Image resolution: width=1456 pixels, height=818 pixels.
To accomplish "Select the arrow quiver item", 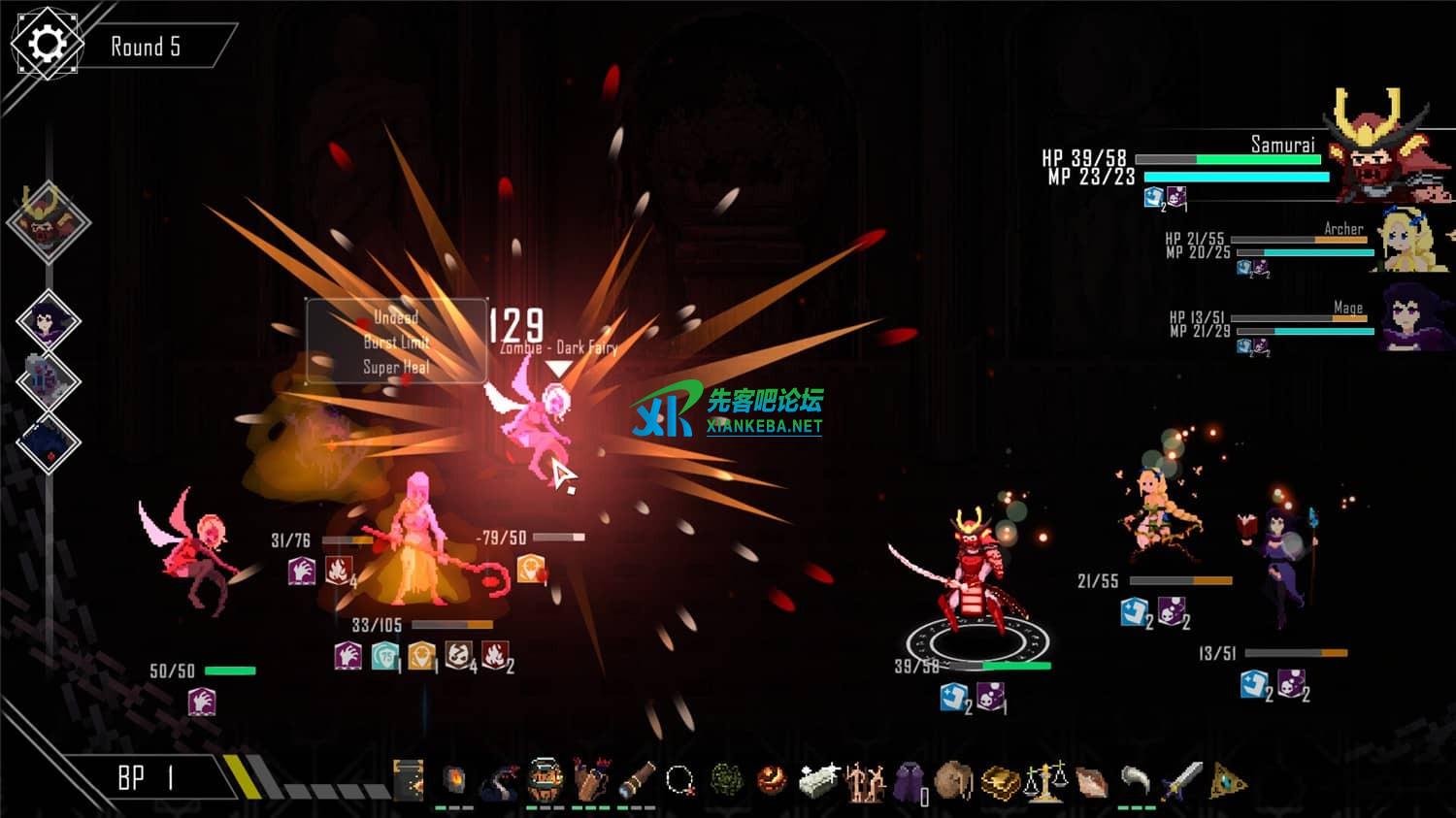I will point(590,779).
